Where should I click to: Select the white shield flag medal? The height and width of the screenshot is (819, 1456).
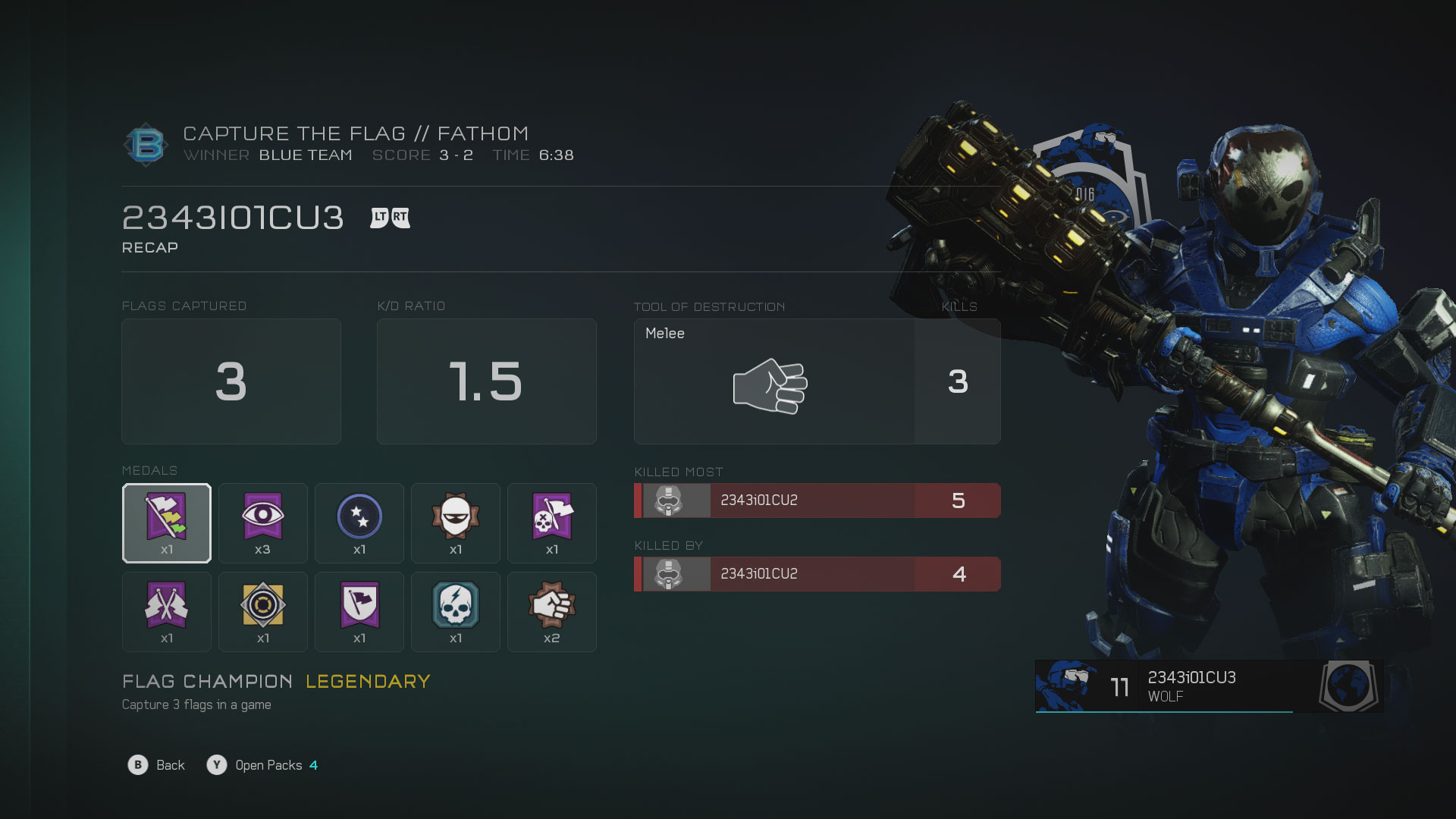359,612
